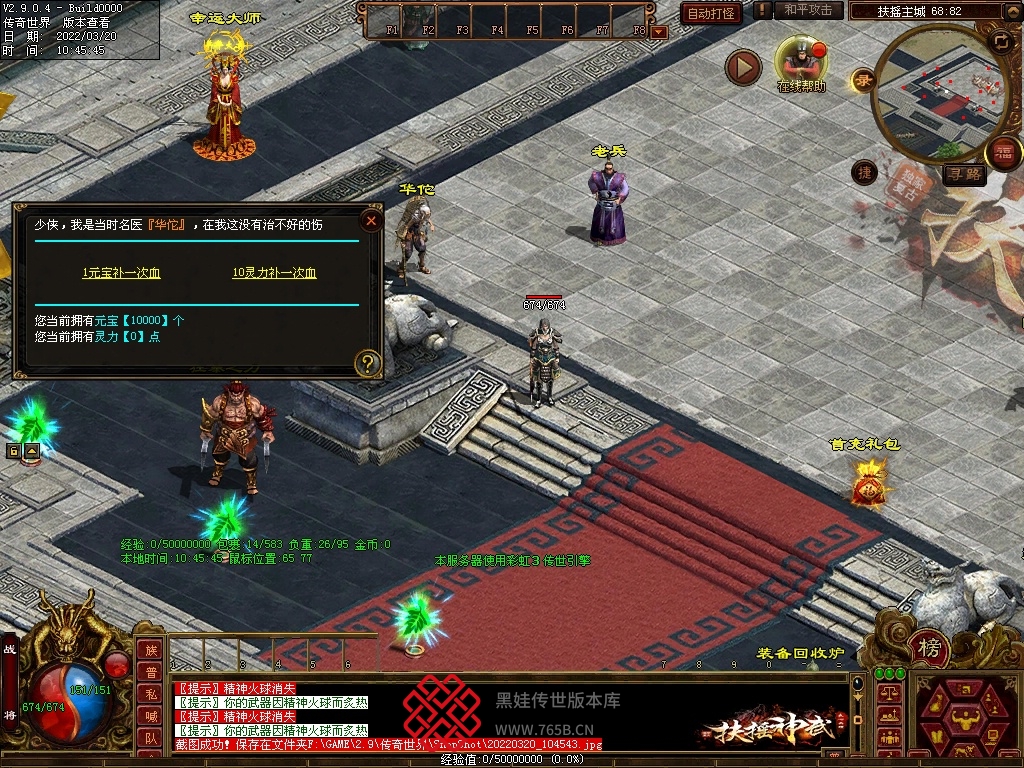The image size is (1024, 768).
Task: Expand the F-key hotbar dropdown arrow
Action: [x=658, y=31]
